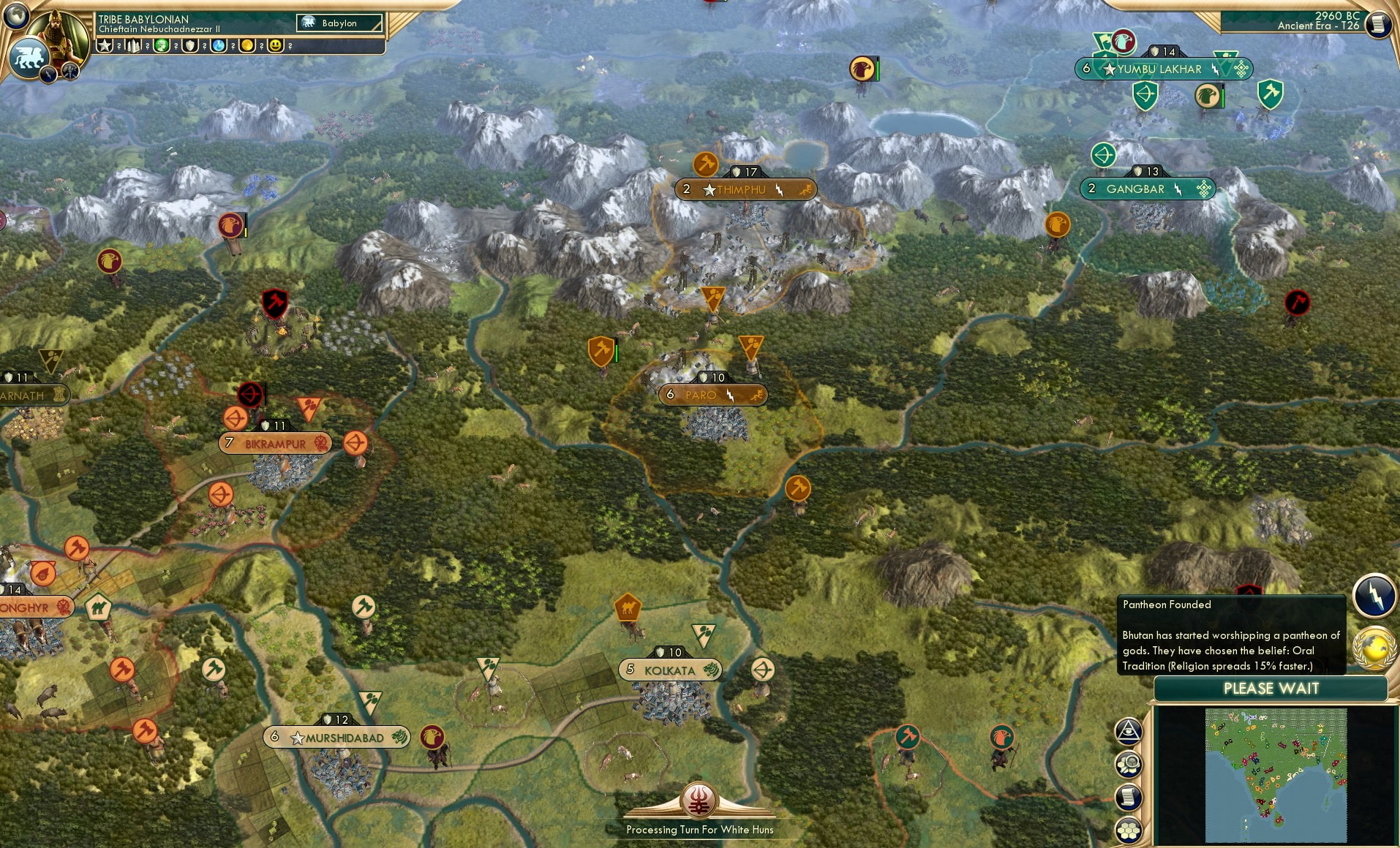The image size is (1400, 848).
Task: Expand the Kolkata city banner
Action: tap(670, 670)
